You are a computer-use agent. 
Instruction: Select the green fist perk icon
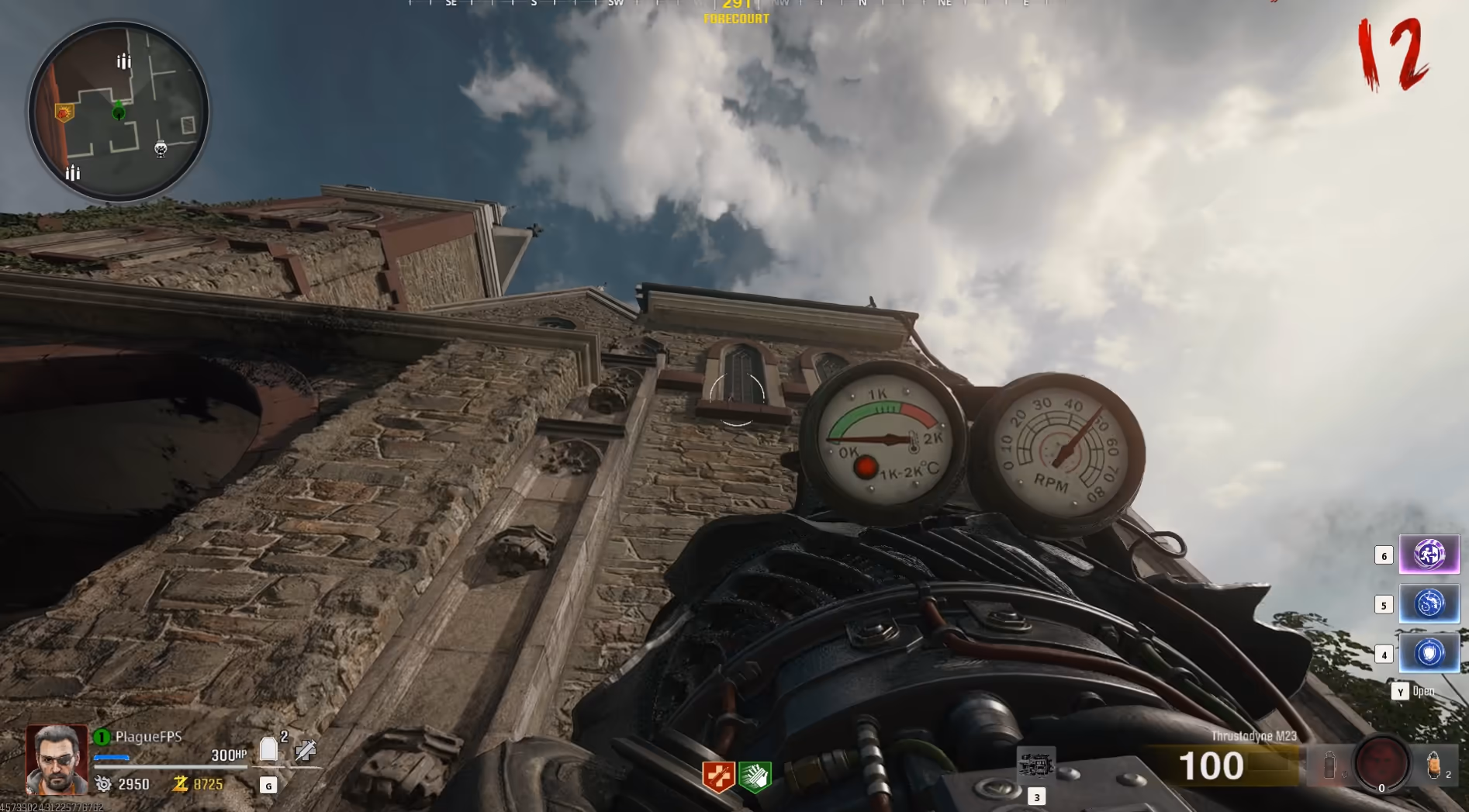pyautogui.click(x=755, y=776)
